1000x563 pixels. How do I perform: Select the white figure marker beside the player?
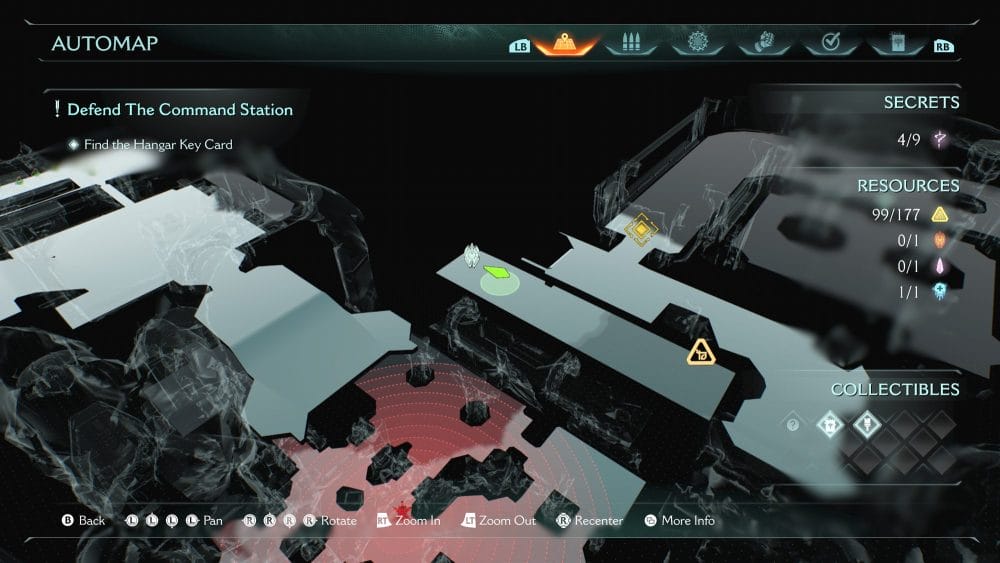(472, 257)
